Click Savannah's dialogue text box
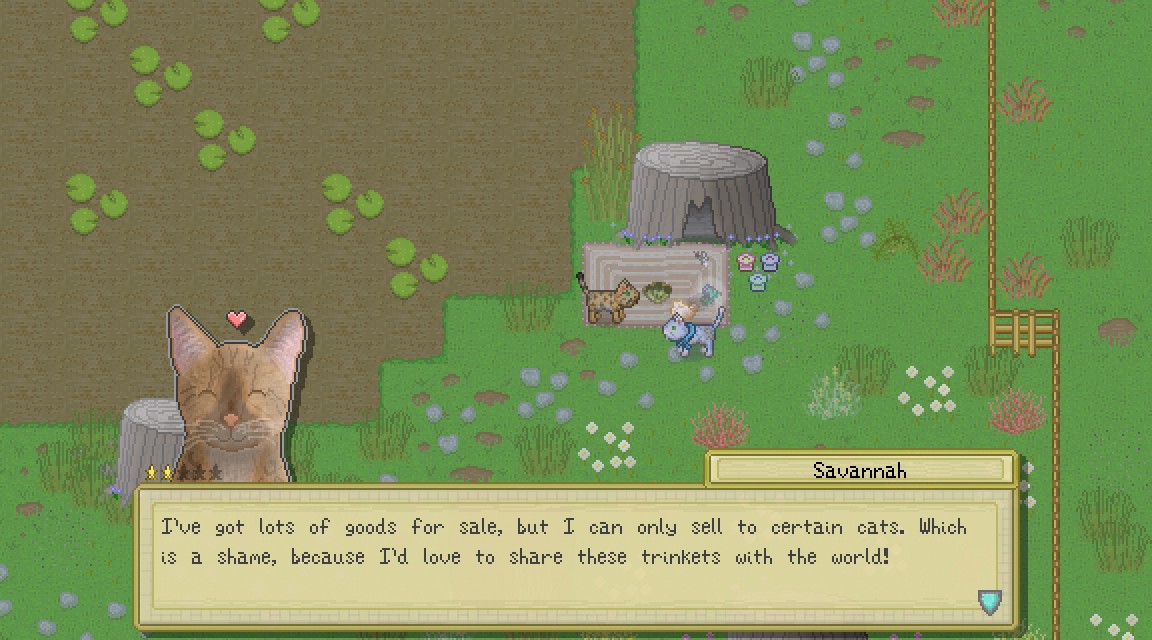This screenshot has height=640, width=1152. pos(565,558)
